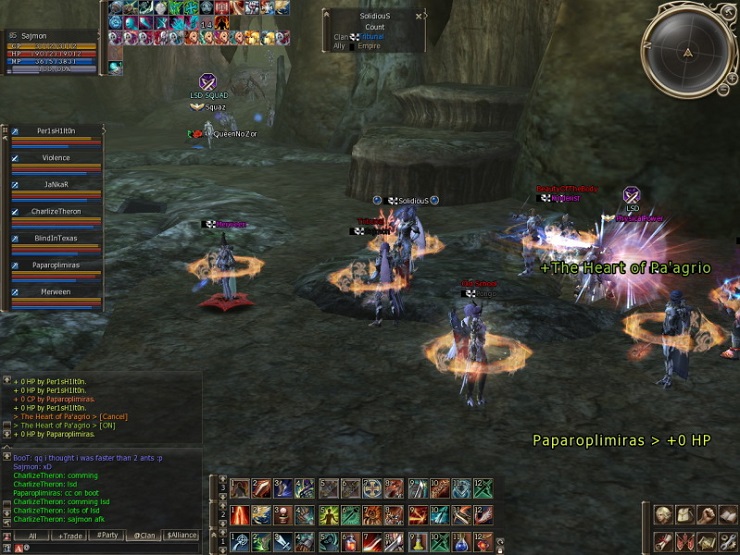Screen dimensions: 740x555
Task: Click the chat input line
Action: (x=110, y=548)
